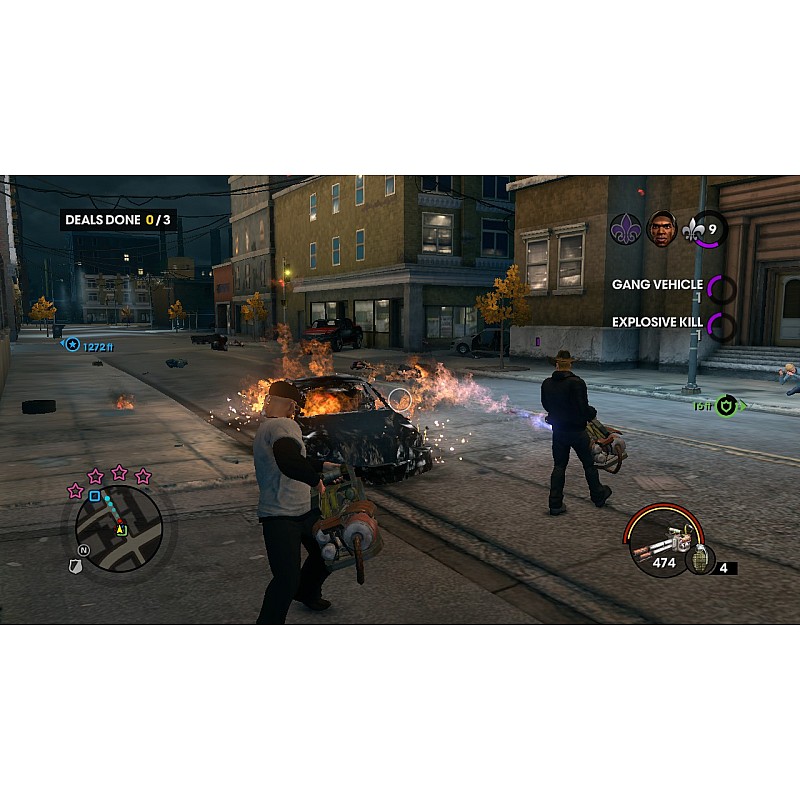Click the Deals Done objective tracker
Viewport: 800px width, 800px height.
click(x=117, y=219)
